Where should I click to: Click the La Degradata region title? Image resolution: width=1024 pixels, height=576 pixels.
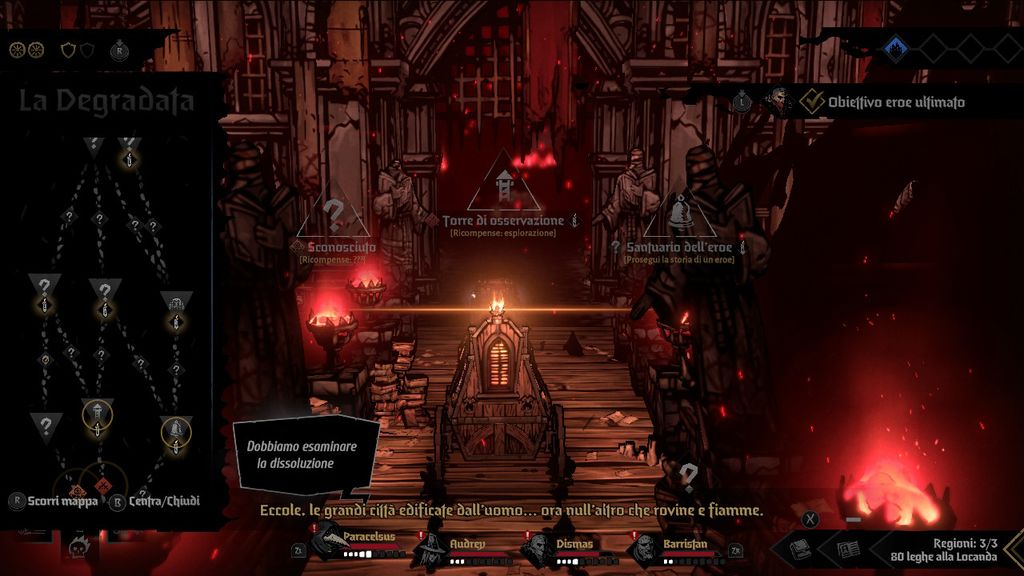pos(106,101)
